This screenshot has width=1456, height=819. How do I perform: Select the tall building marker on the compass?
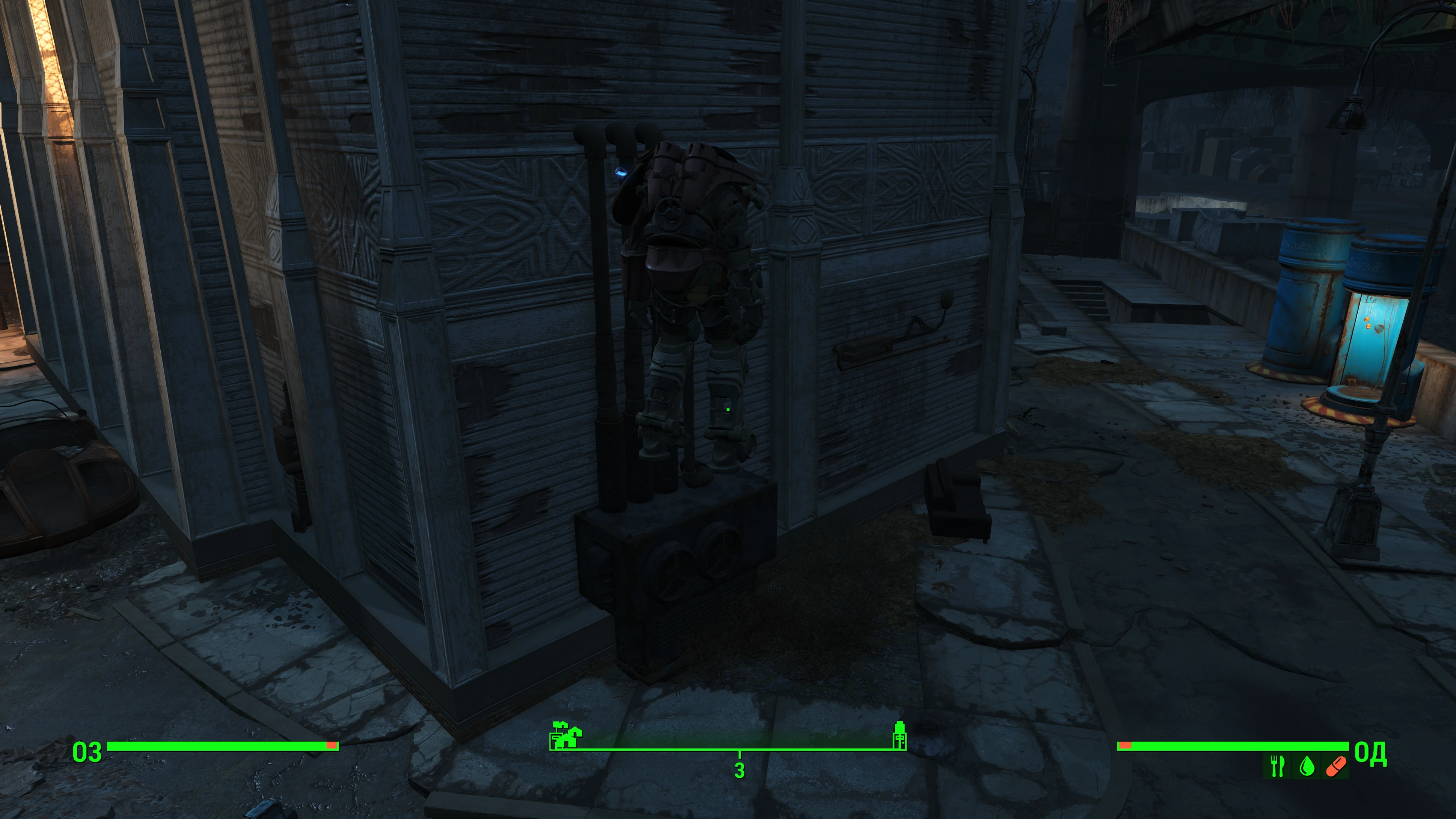tap(899, 735)
